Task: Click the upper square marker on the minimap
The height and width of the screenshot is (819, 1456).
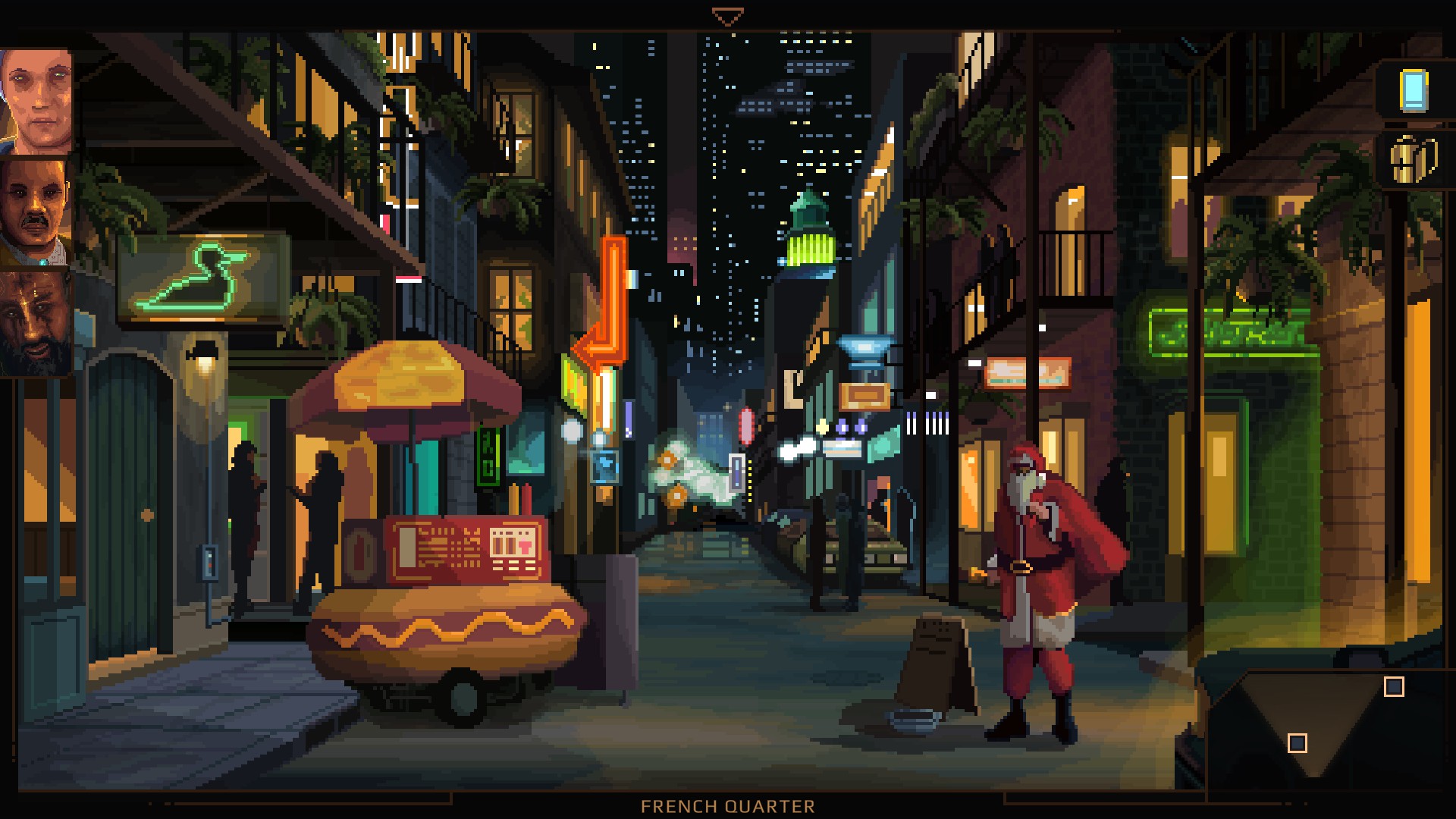Action: coord(1394,687)
